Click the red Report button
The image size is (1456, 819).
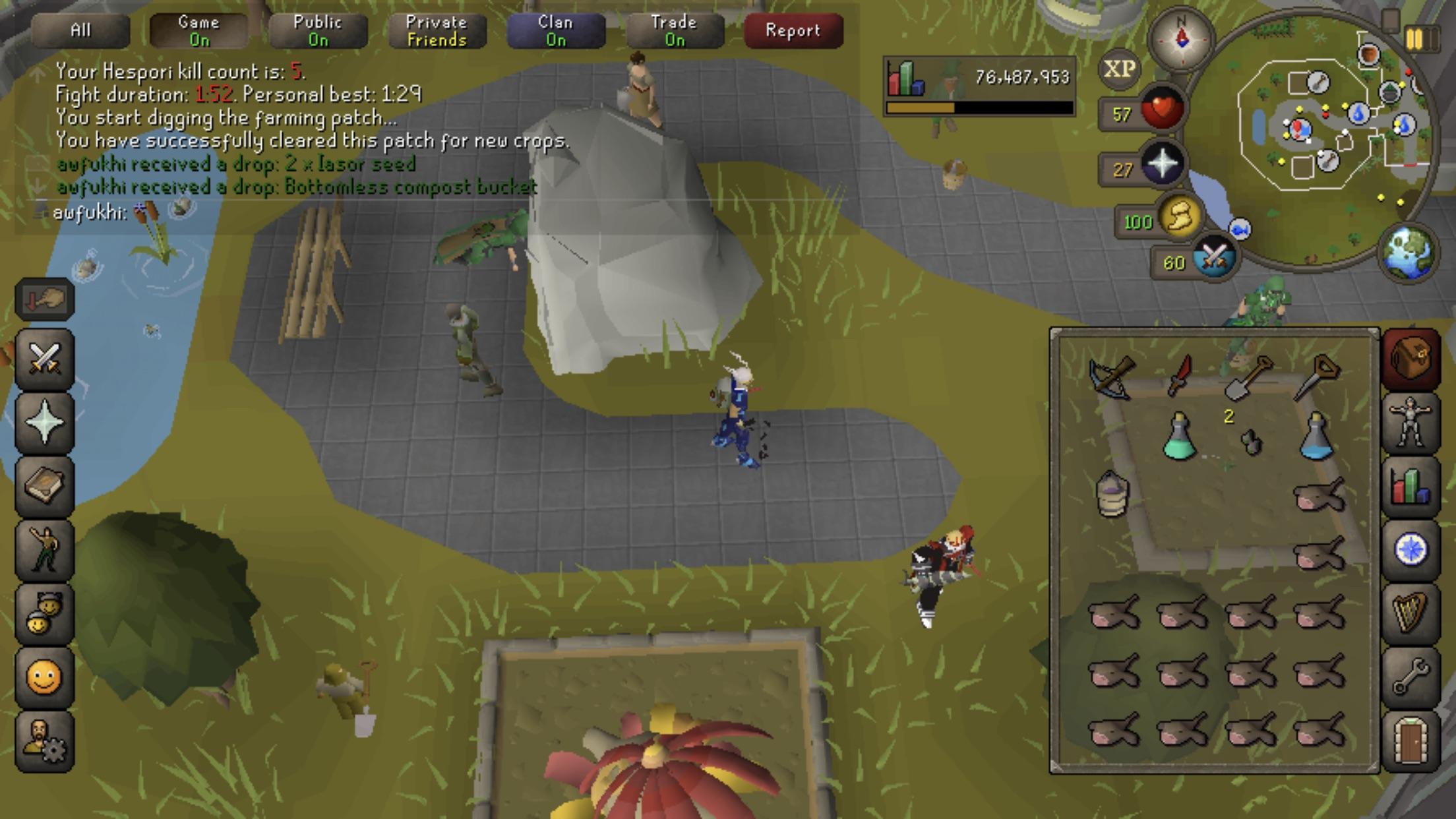[x=793, y=30]
